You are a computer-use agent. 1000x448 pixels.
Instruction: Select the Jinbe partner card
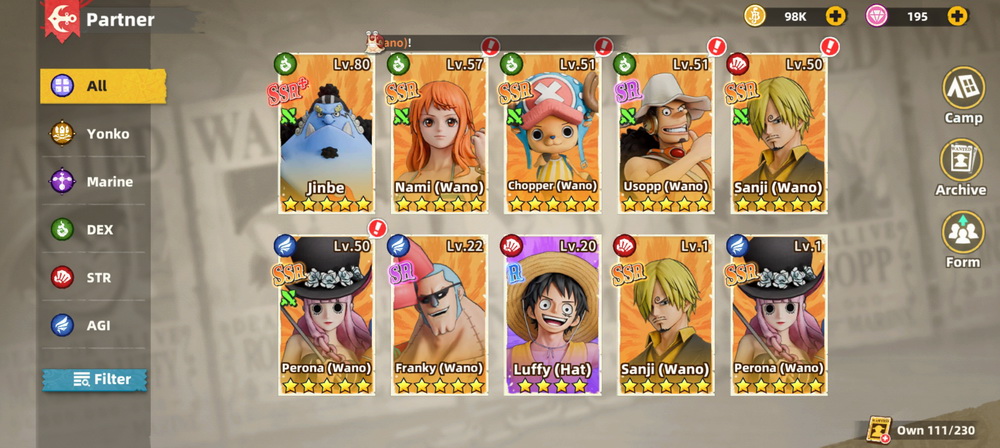pos(326,133)
